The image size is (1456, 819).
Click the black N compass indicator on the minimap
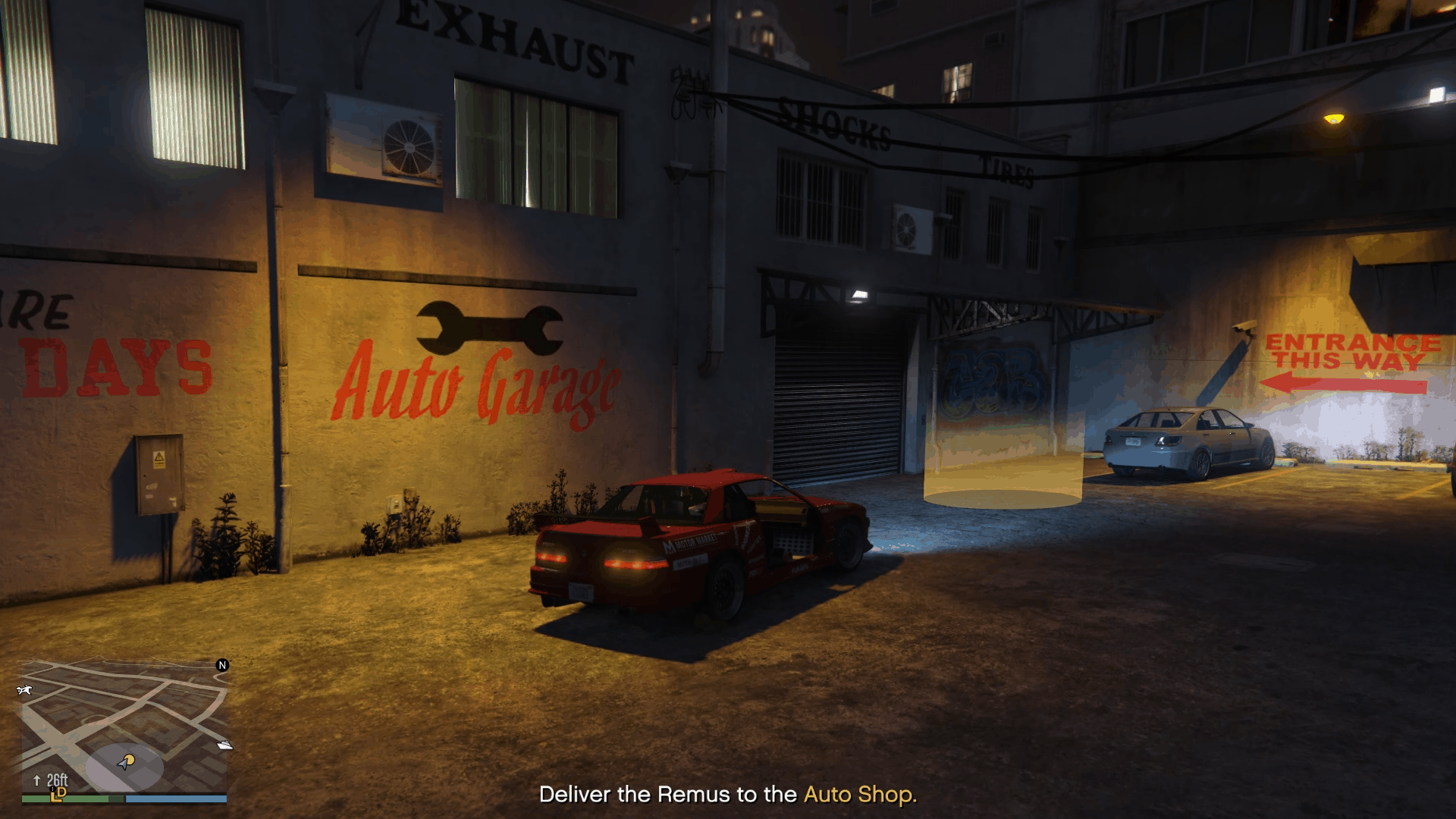click(x=222, y=665)
